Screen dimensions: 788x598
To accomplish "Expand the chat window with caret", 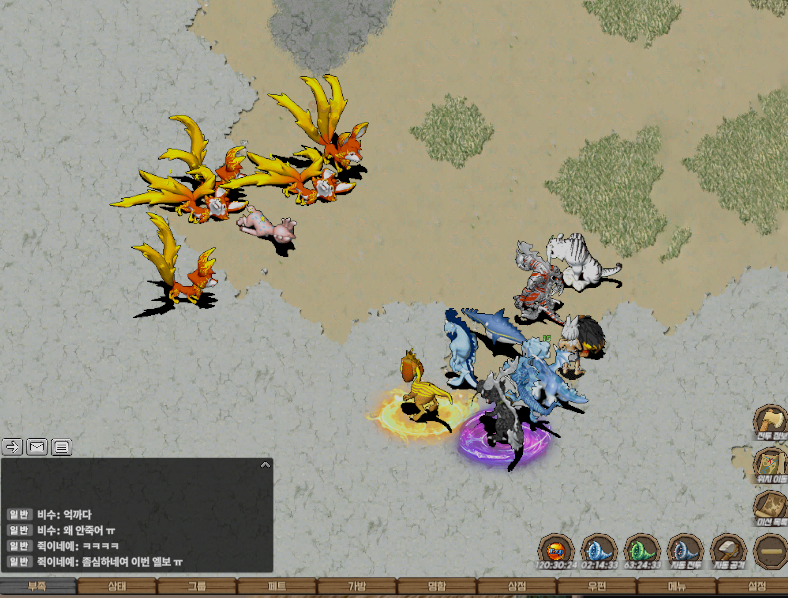I will 264,465.
